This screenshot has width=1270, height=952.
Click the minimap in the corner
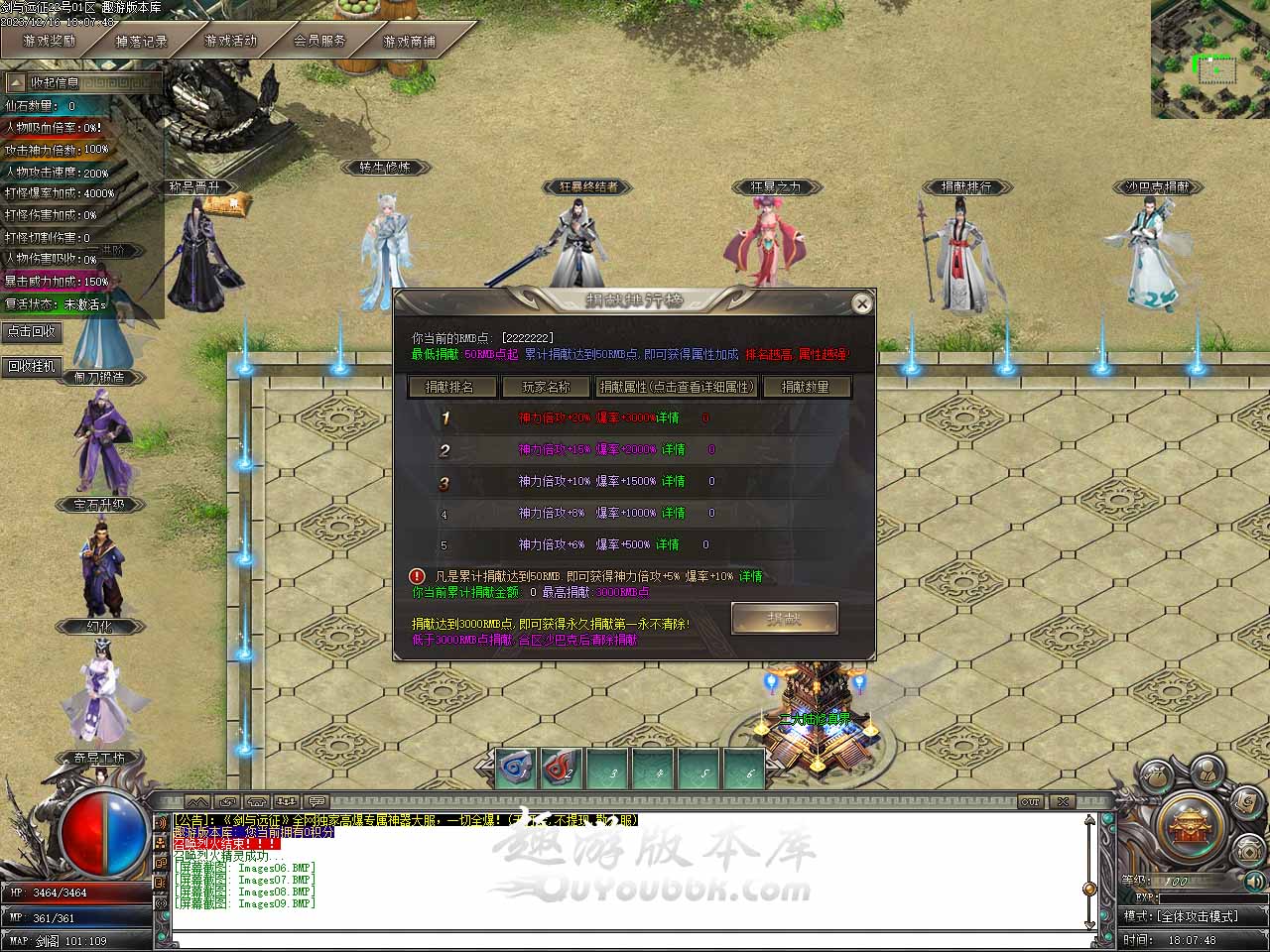1209,59
